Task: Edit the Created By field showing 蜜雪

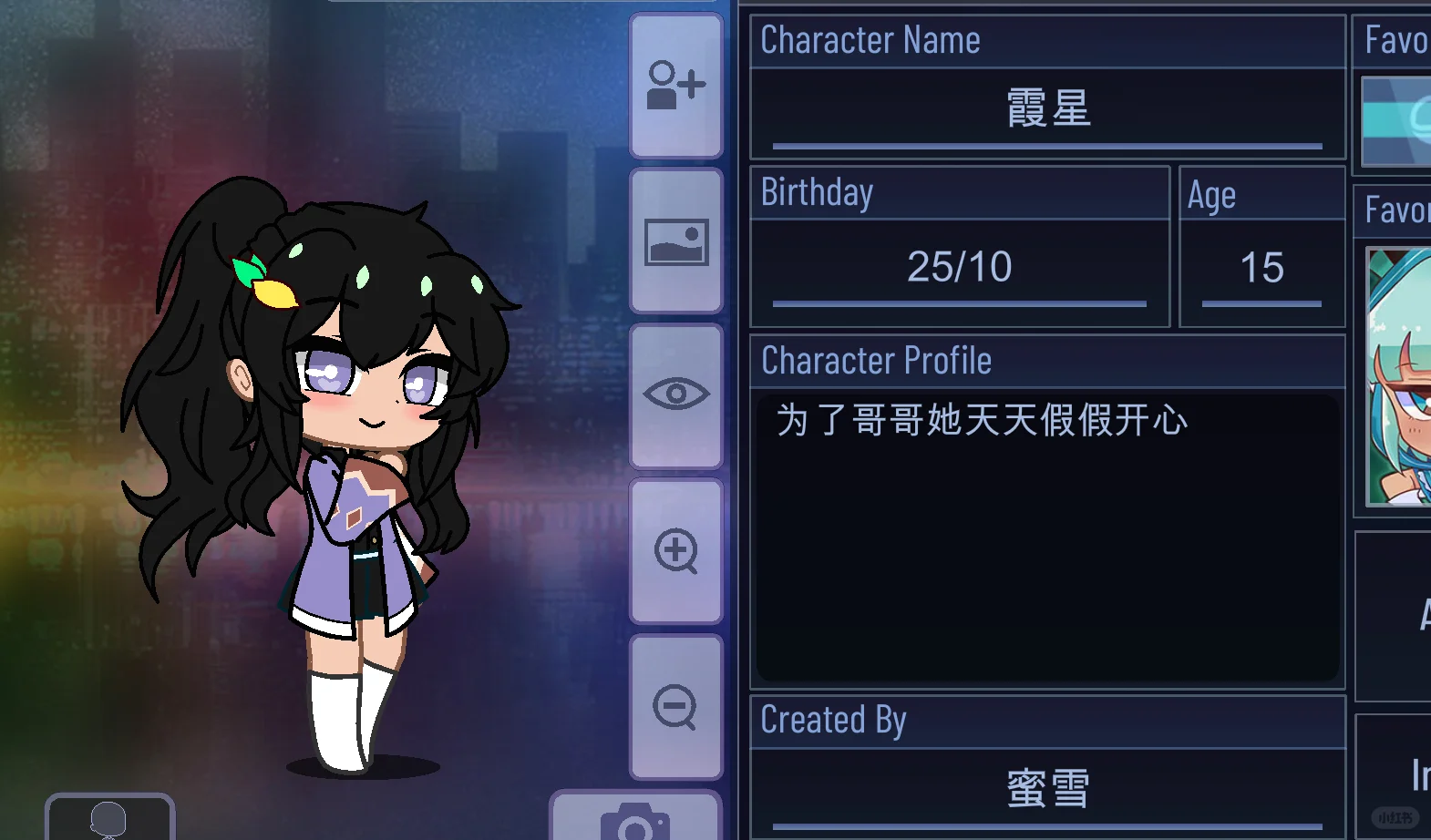Action: click(x=1046, y=789)
